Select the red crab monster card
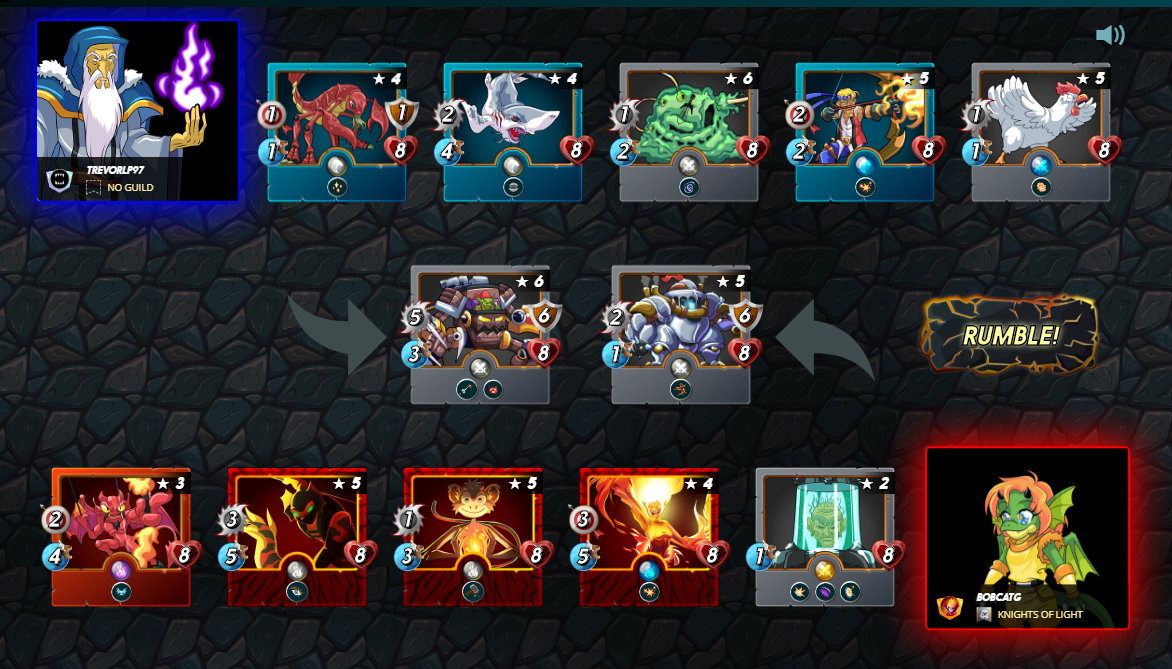The image size is (1172, 669). click(337, 132)
